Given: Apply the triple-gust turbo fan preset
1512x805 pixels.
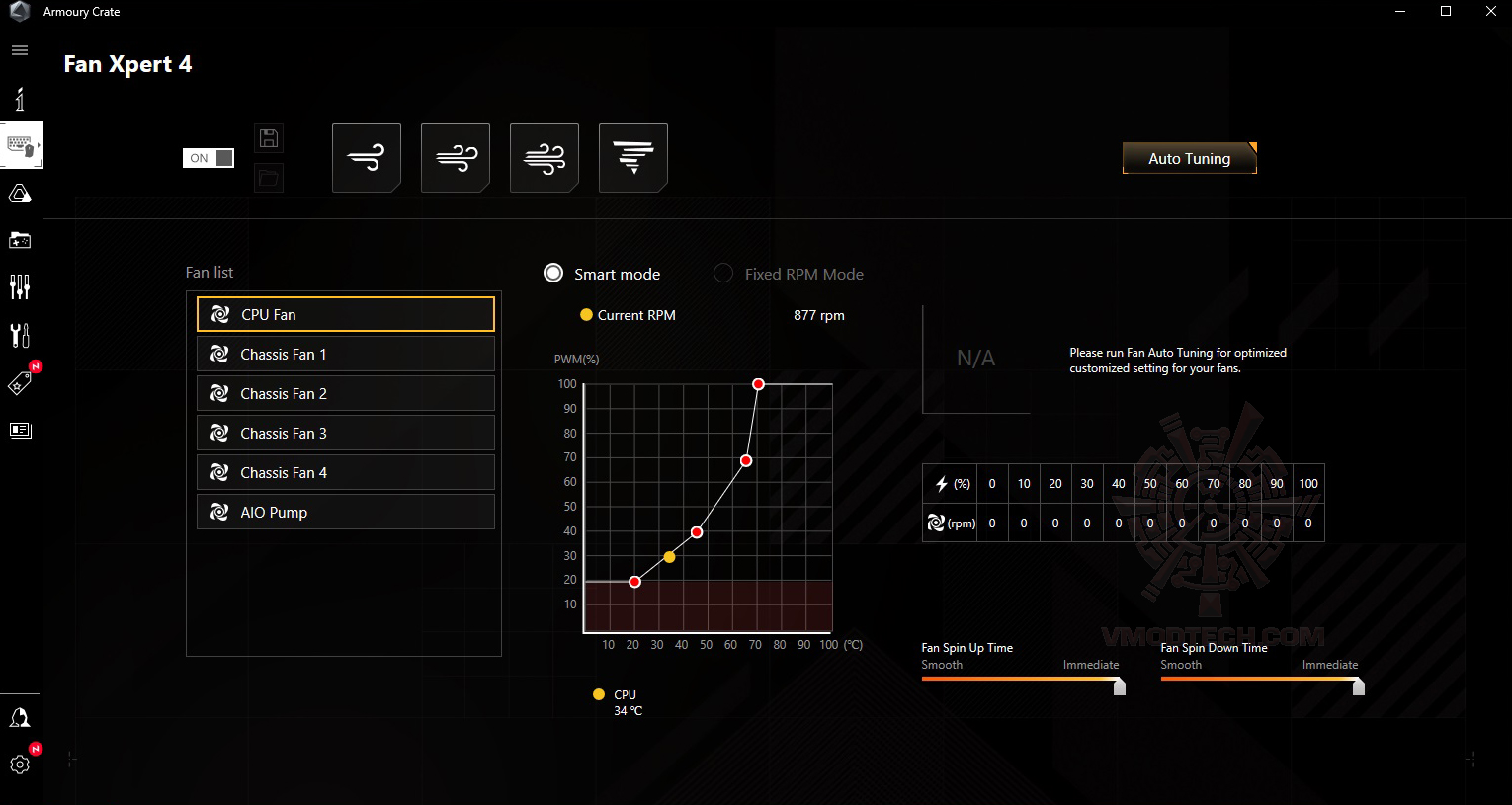Looking at the screenshot, I should click(545, 158).
